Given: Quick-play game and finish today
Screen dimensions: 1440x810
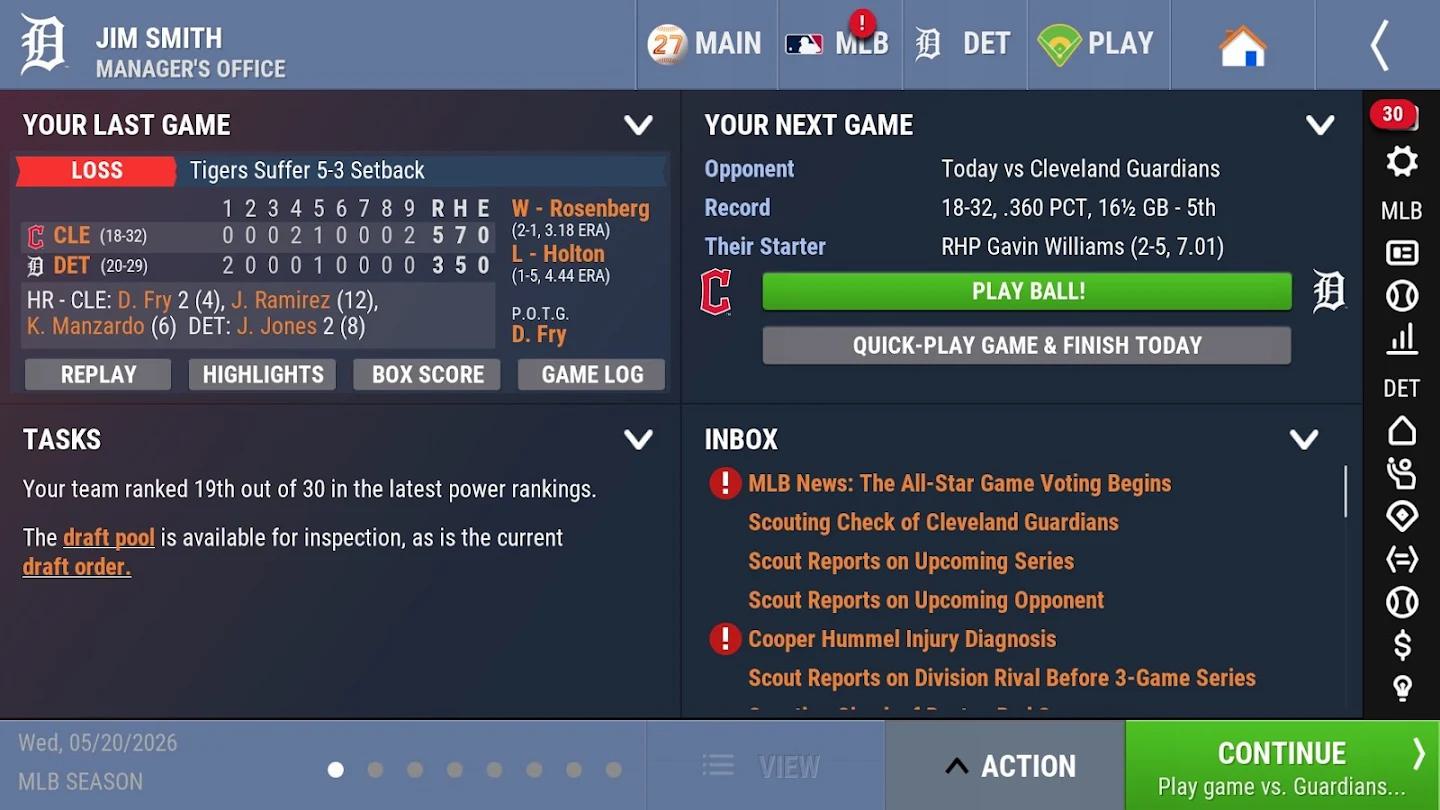Looking at the screenshot, I should pyautogui.click(x=1027, y=346).
